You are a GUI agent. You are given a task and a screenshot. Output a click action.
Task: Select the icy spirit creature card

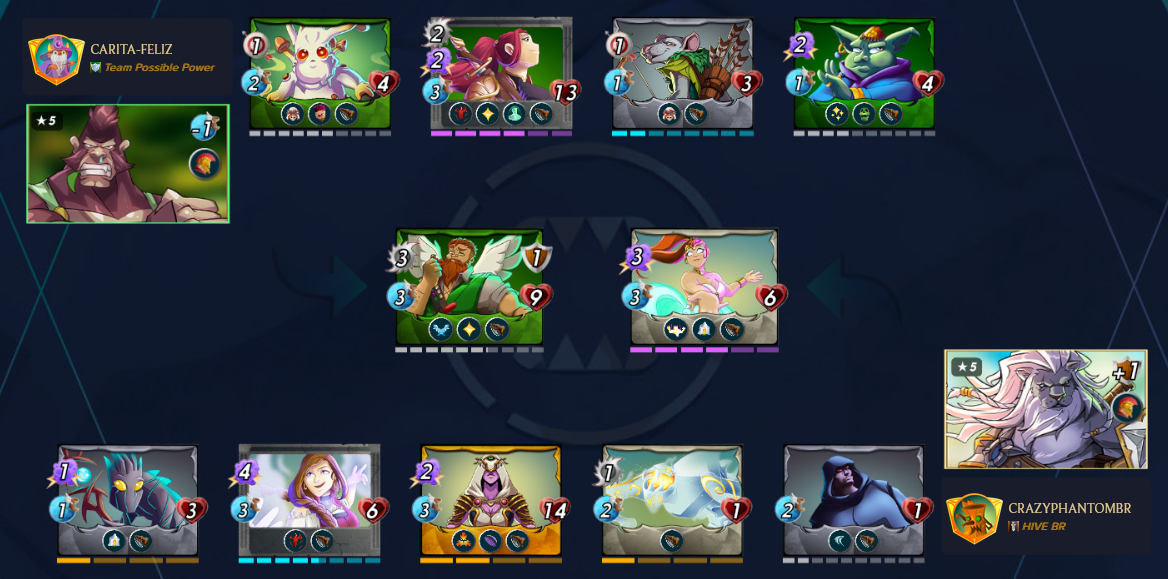tap(672, 497)
